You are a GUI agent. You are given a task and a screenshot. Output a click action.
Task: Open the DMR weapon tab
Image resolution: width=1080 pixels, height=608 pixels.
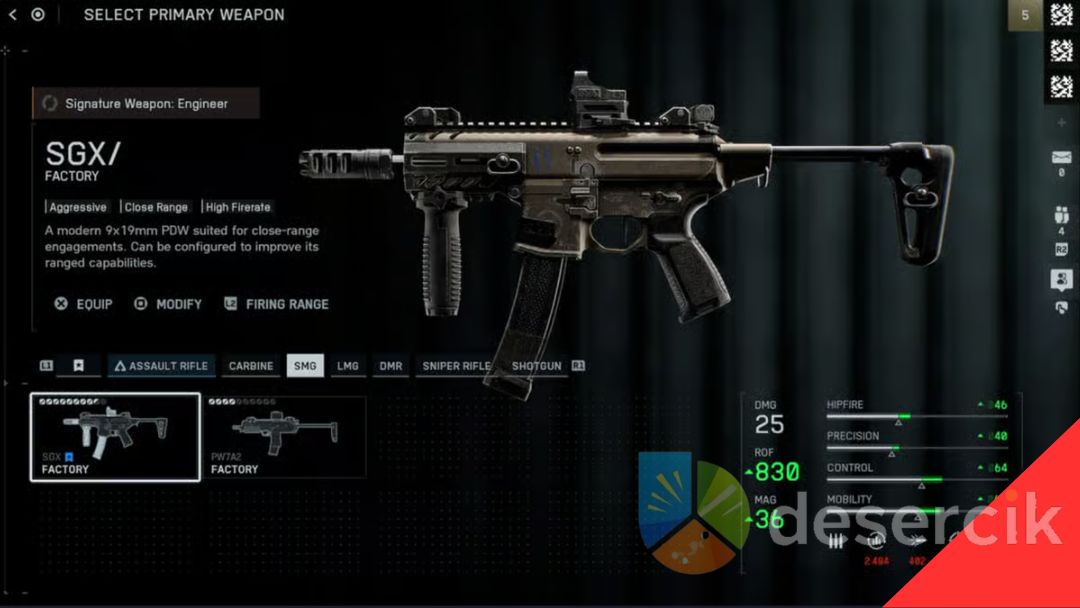pyautogui.click(x=390, y=366)
